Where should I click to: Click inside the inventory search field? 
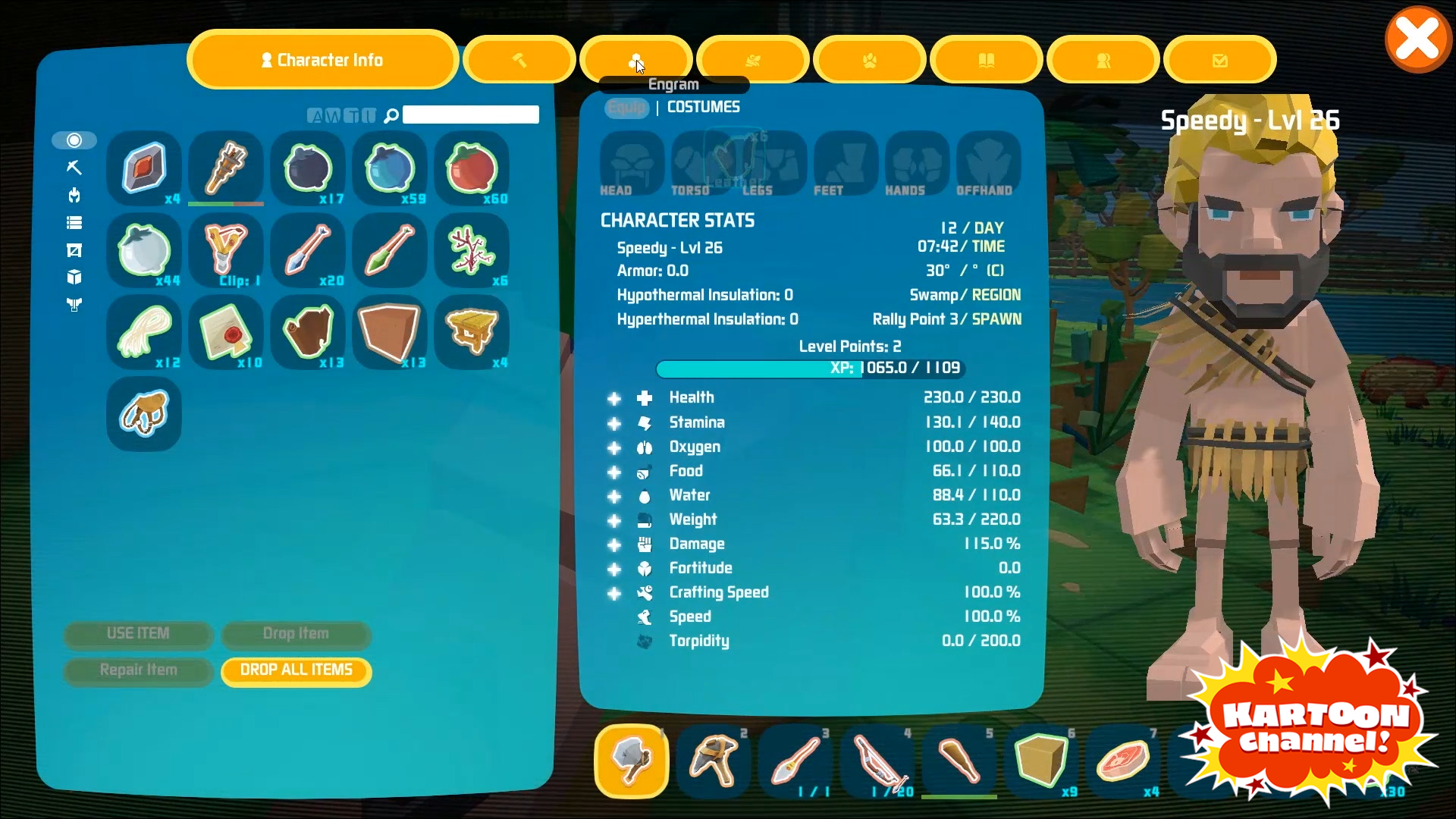(x=470, y=115)
